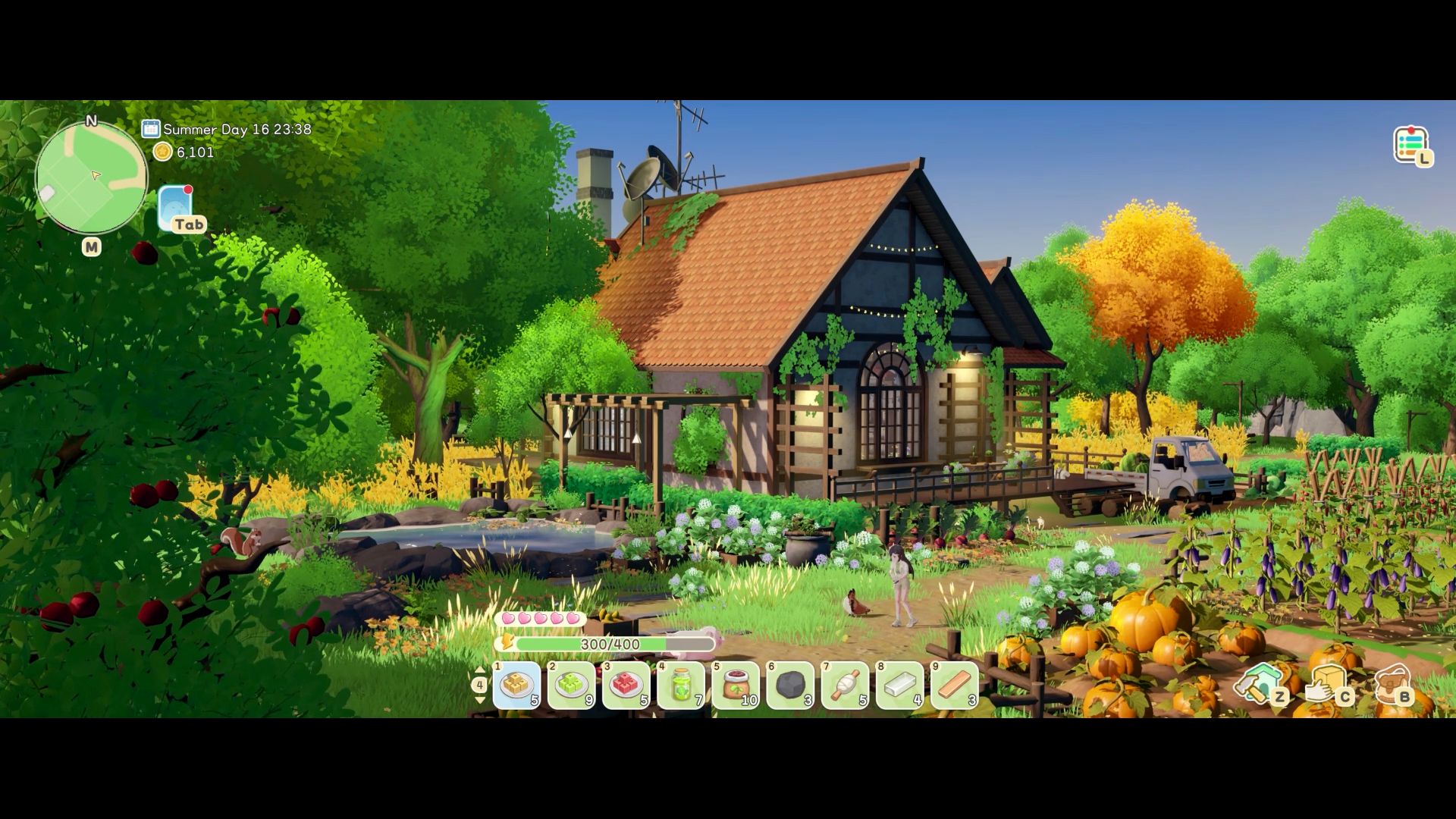Select the green cubes dish hotbar slot

pyautogui.click(x=572, y=686)
